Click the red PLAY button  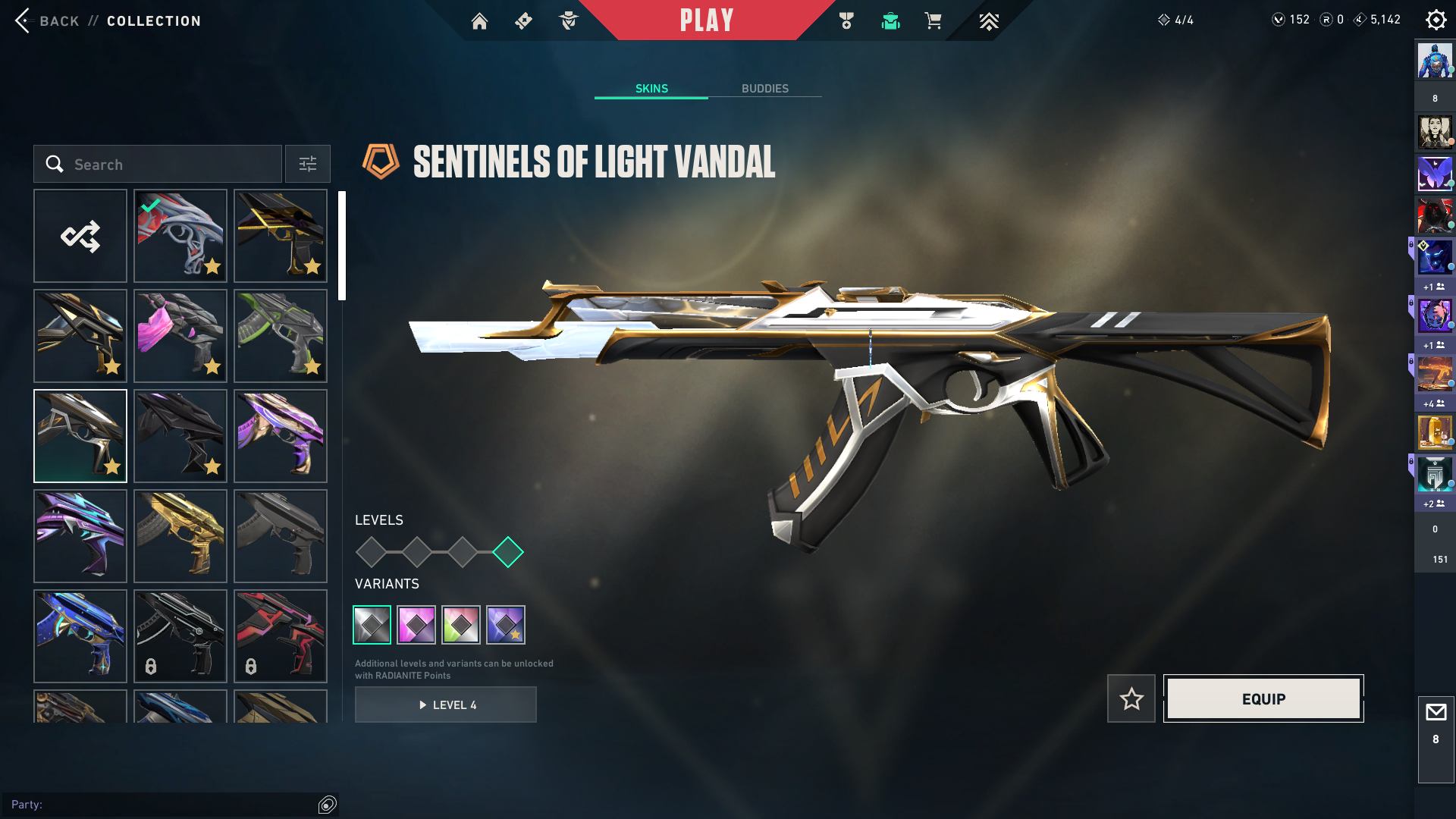point(706,20)
